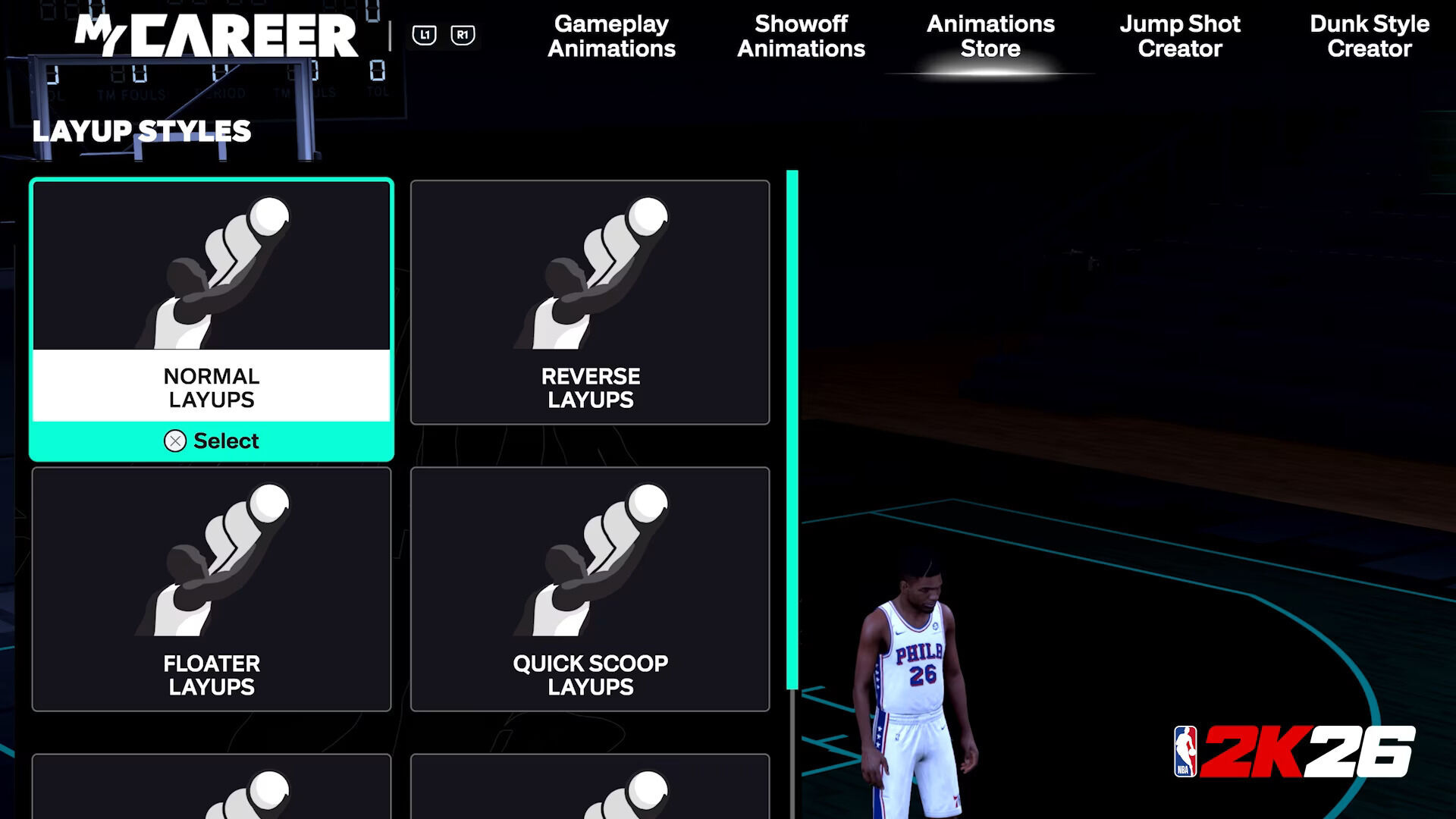
Task: Open the Jump Shot Creator tab
Action: pos(1180,36)
